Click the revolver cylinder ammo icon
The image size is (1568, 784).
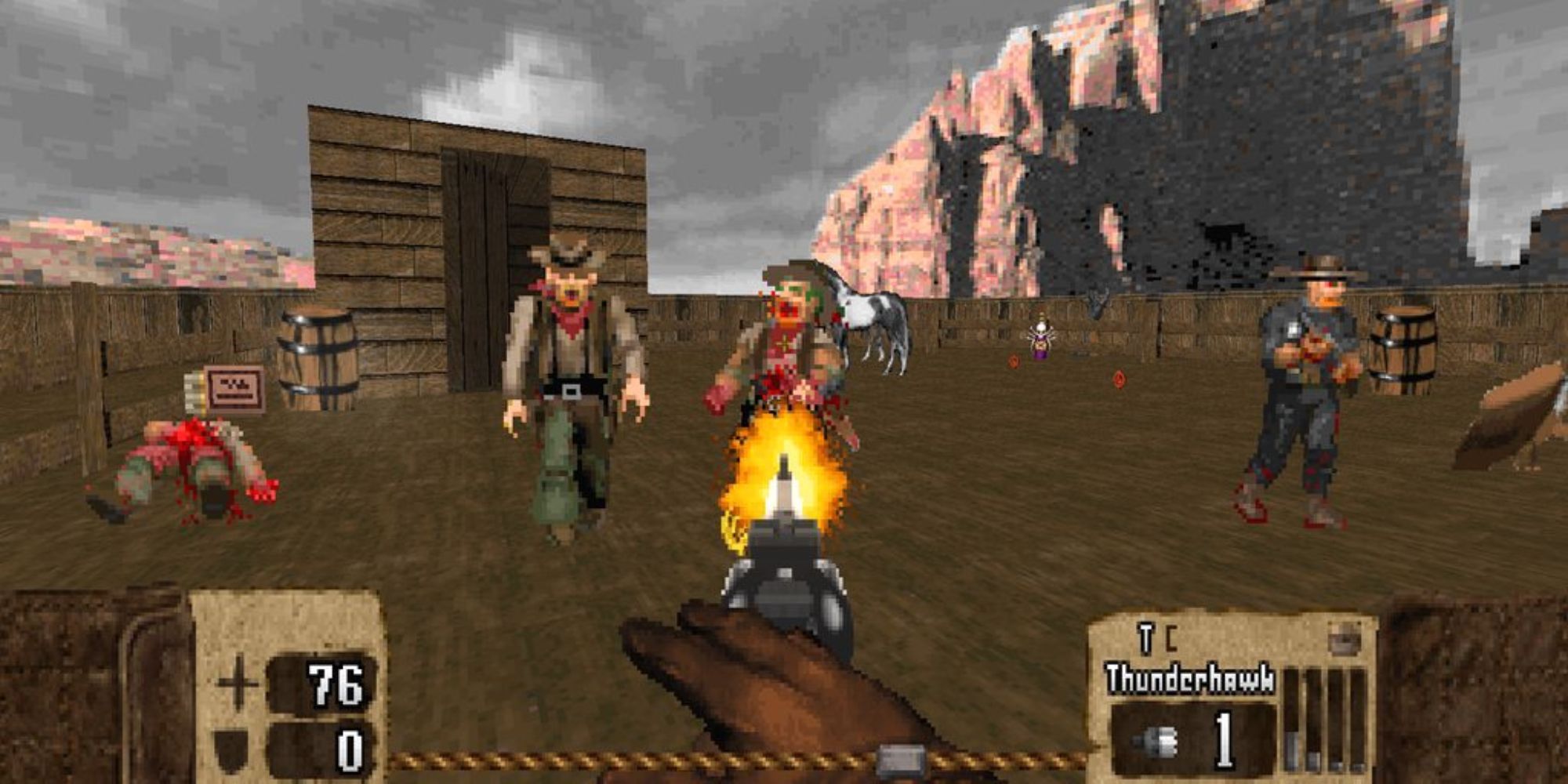[x=1155, y=743]
